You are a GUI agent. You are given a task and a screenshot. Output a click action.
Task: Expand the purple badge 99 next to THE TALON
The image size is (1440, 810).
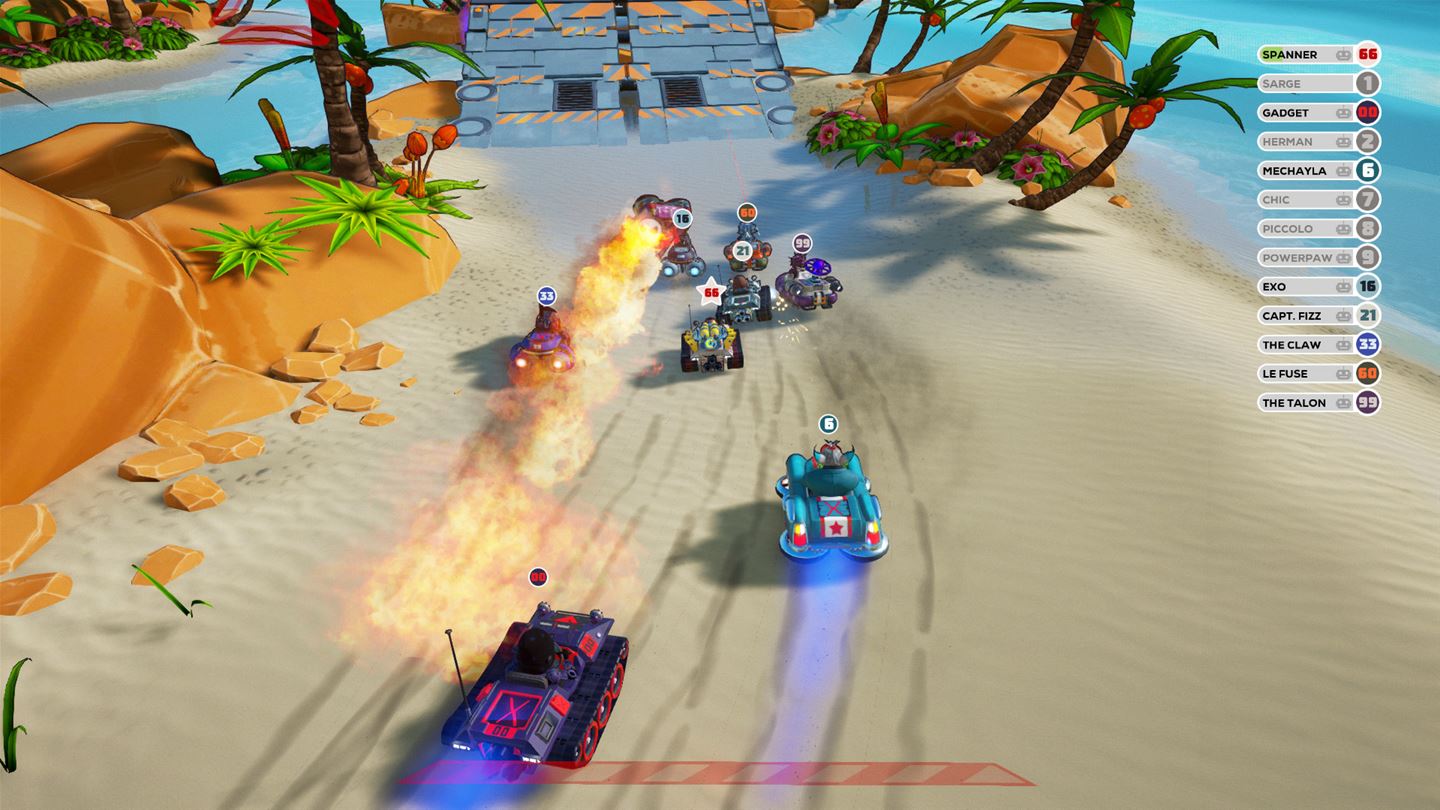point(1368,402)
